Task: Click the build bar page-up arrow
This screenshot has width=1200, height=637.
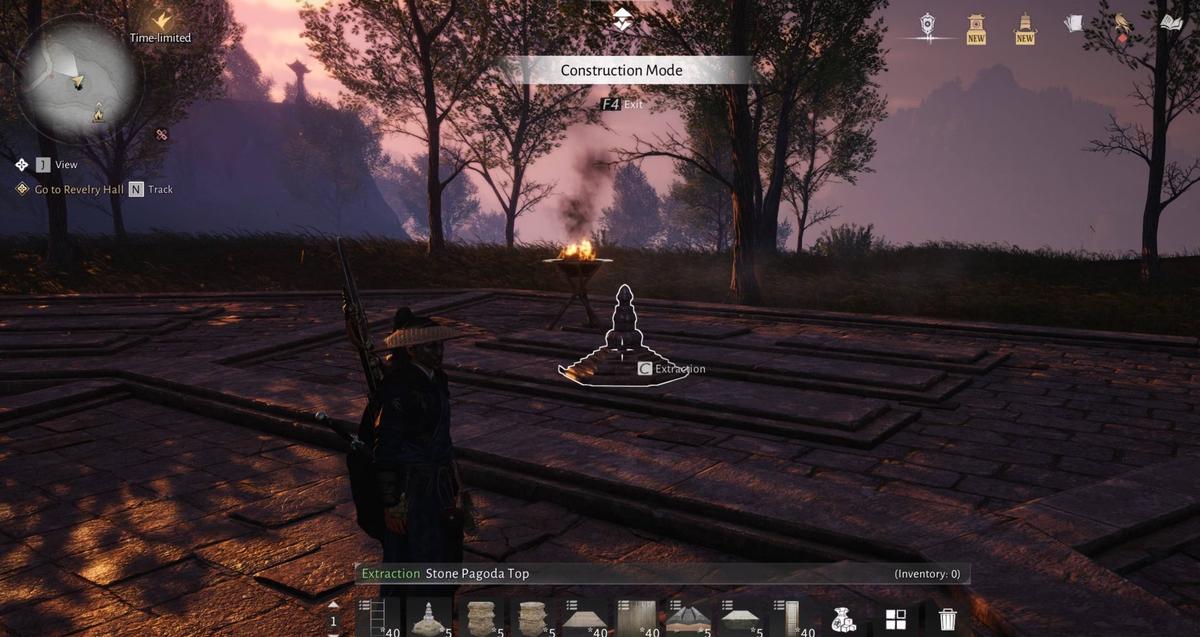Action: 334,605
